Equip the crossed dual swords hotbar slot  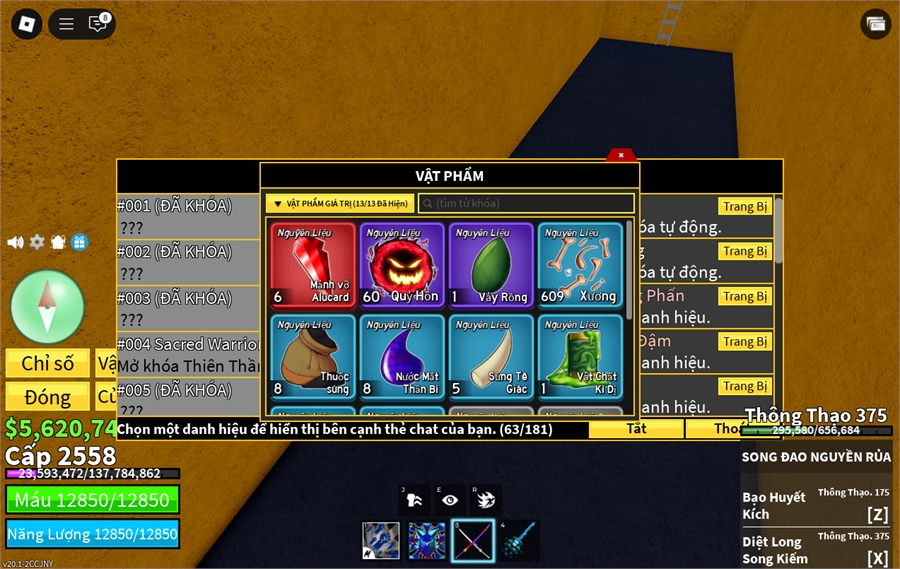[x=472, y=541]
